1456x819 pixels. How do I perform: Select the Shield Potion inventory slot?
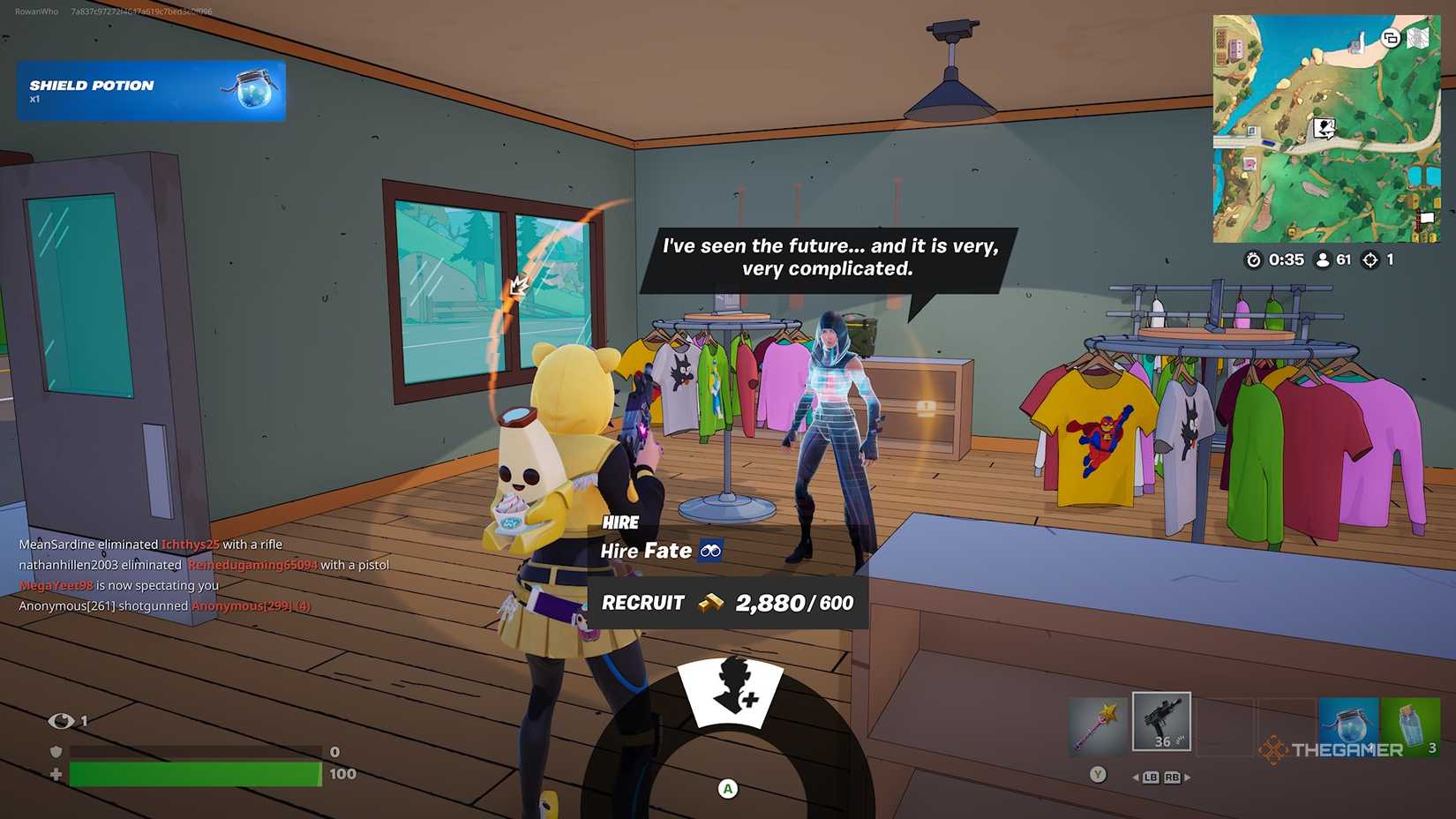click(x=1349, y=724)
